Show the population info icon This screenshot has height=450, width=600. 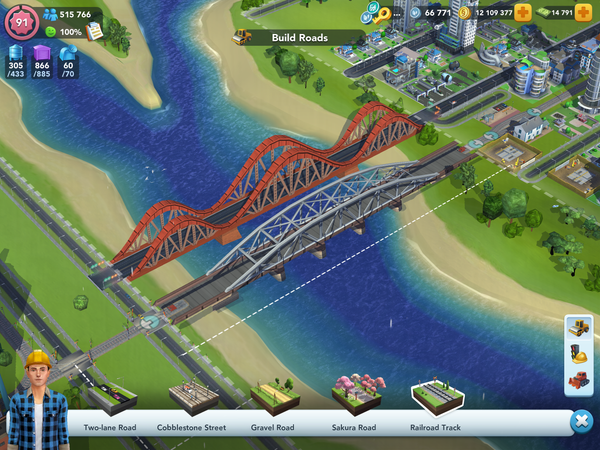tap(50, 15)
